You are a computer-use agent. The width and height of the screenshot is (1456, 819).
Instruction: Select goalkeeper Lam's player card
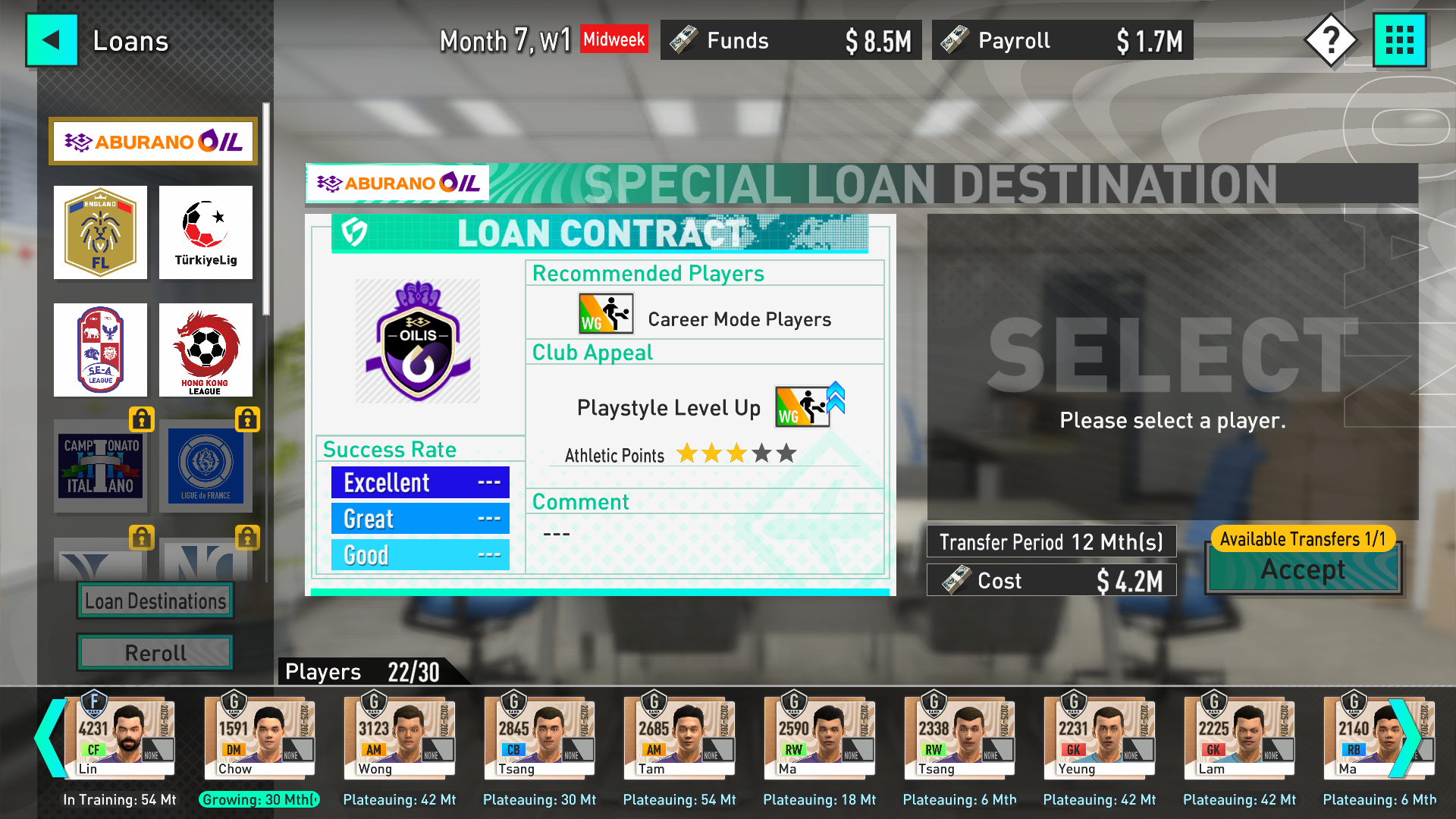1239,737
